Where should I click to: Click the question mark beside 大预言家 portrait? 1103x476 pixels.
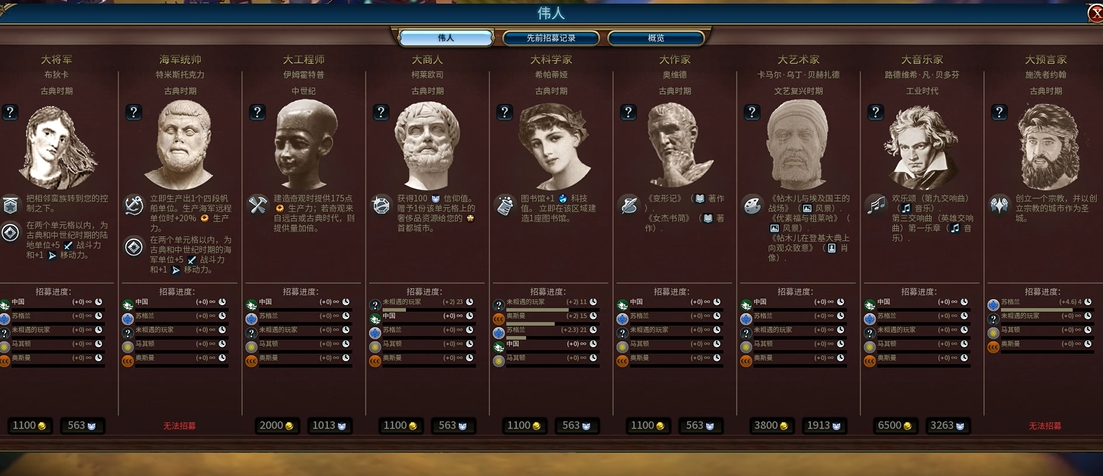pos(999,112)
